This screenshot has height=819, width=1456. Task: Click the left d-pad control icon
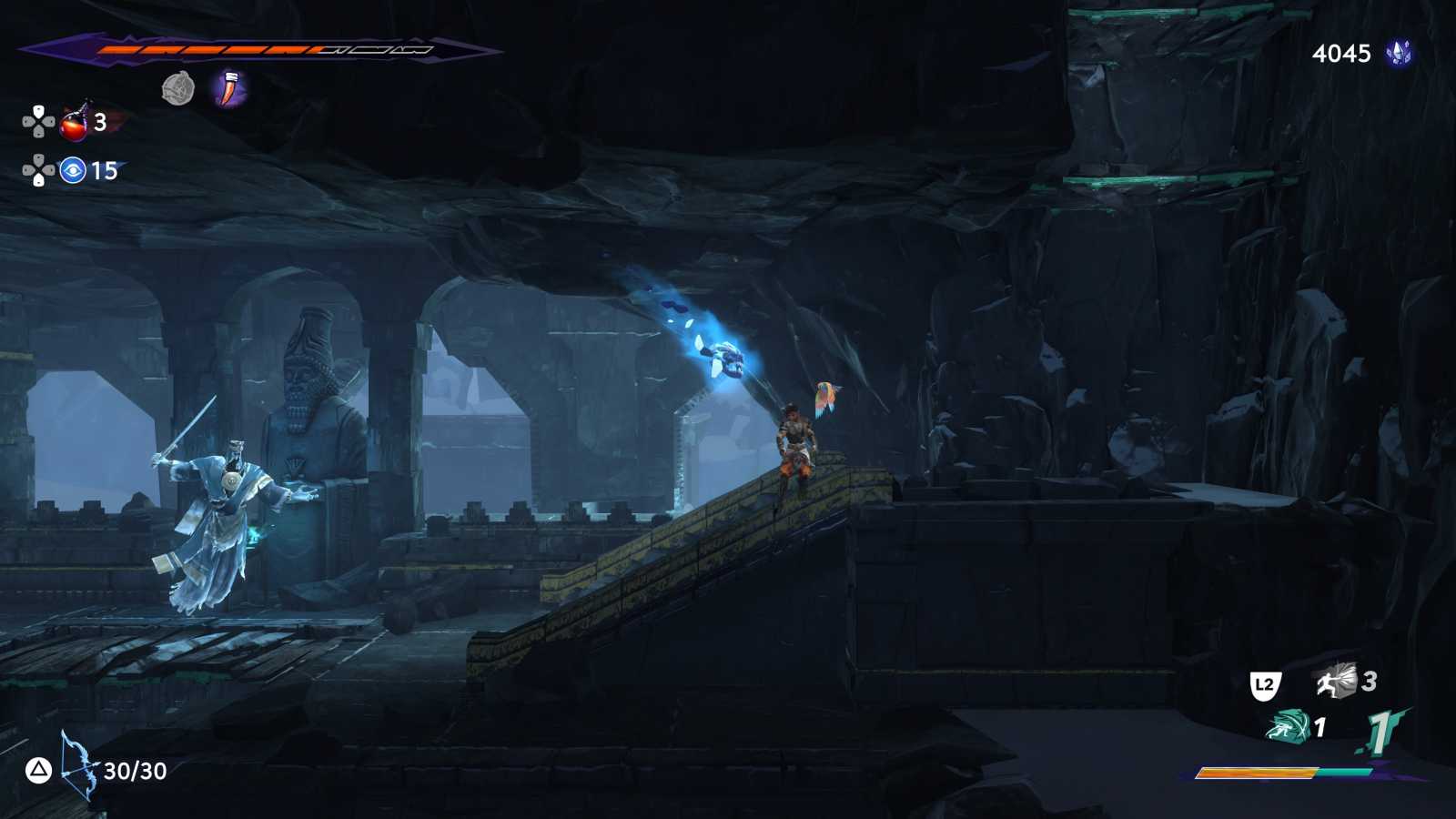point(27,119)
